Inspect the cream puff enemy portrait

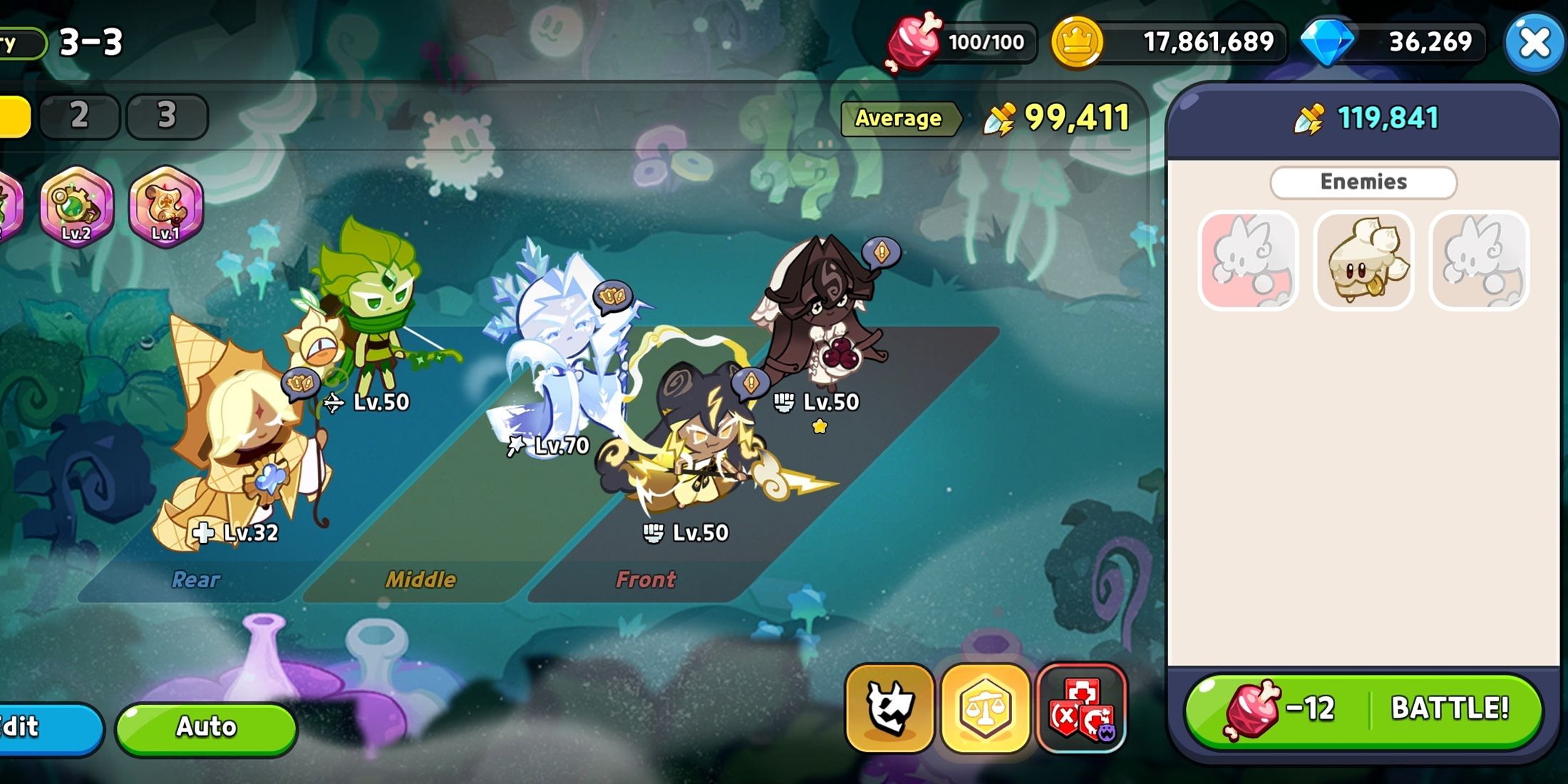(1363, 261)
